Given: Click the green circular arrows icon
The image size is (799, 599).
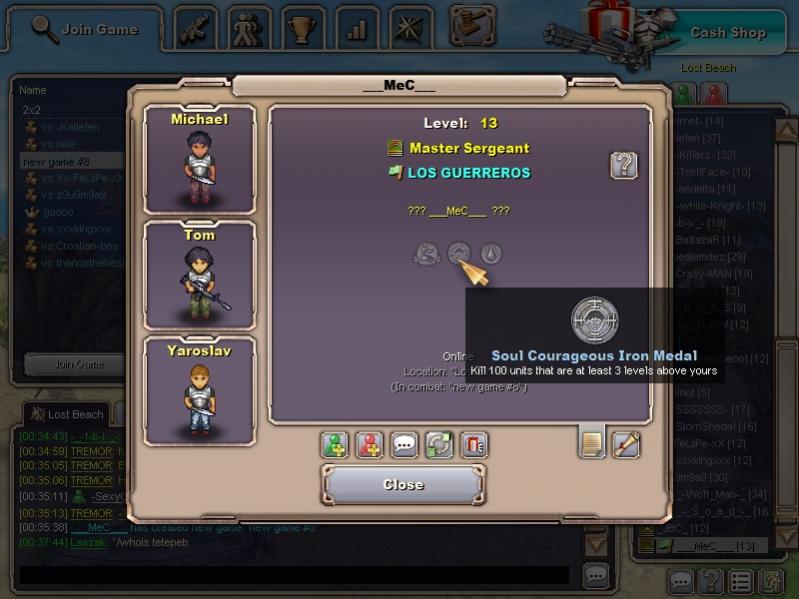Looking at the screenshot, I should 440,445.
